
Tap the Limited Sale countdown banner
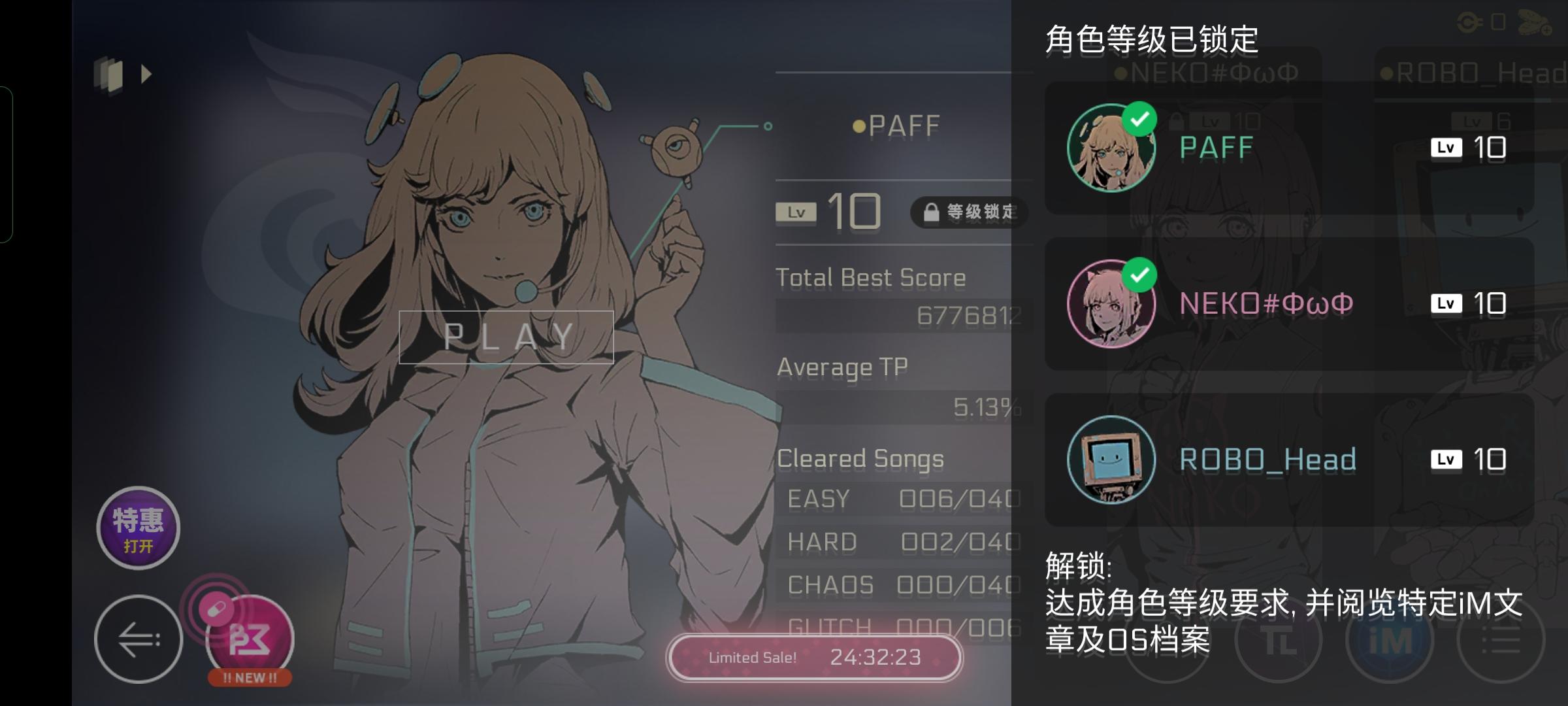[813, 659]
